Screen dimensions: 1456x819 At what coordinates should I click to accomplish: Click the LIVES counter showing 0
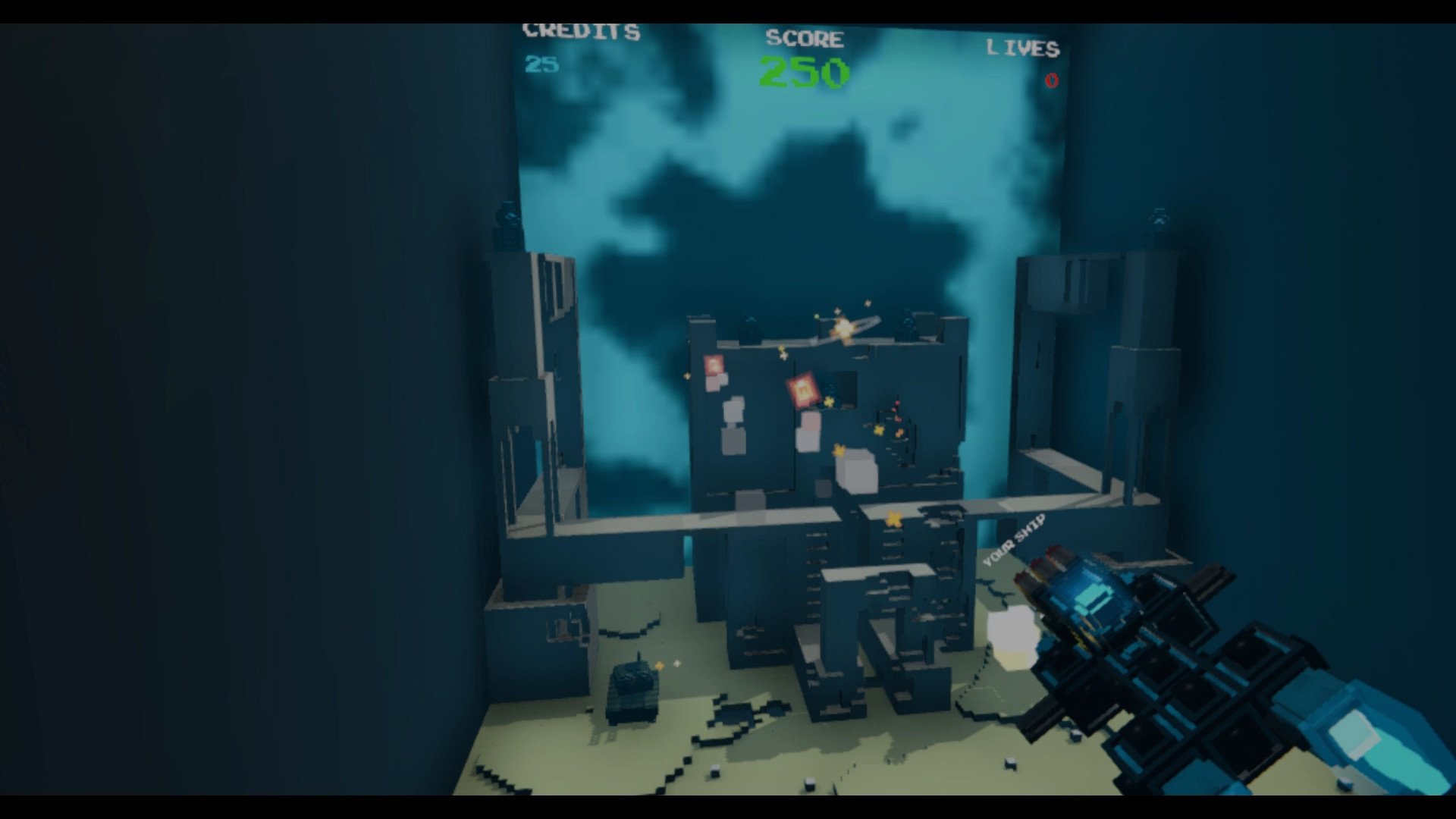[1050, 80]
